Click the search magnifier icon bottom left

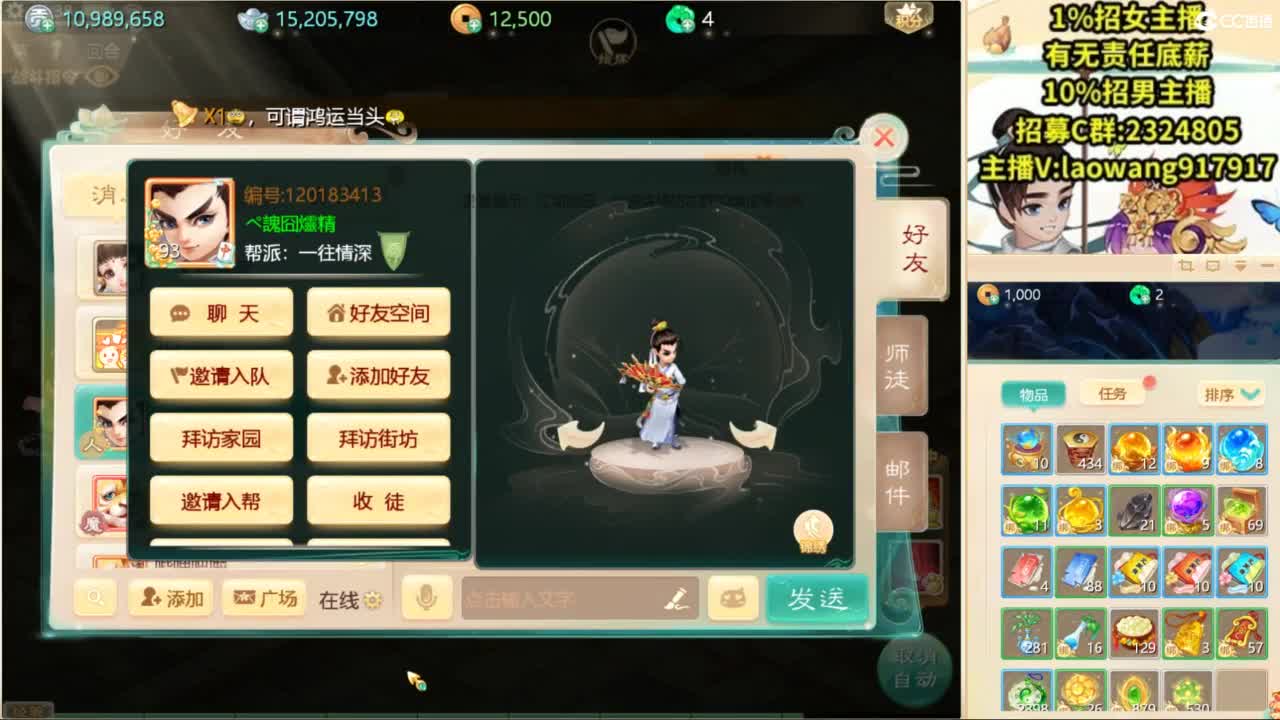click(97, 597)
